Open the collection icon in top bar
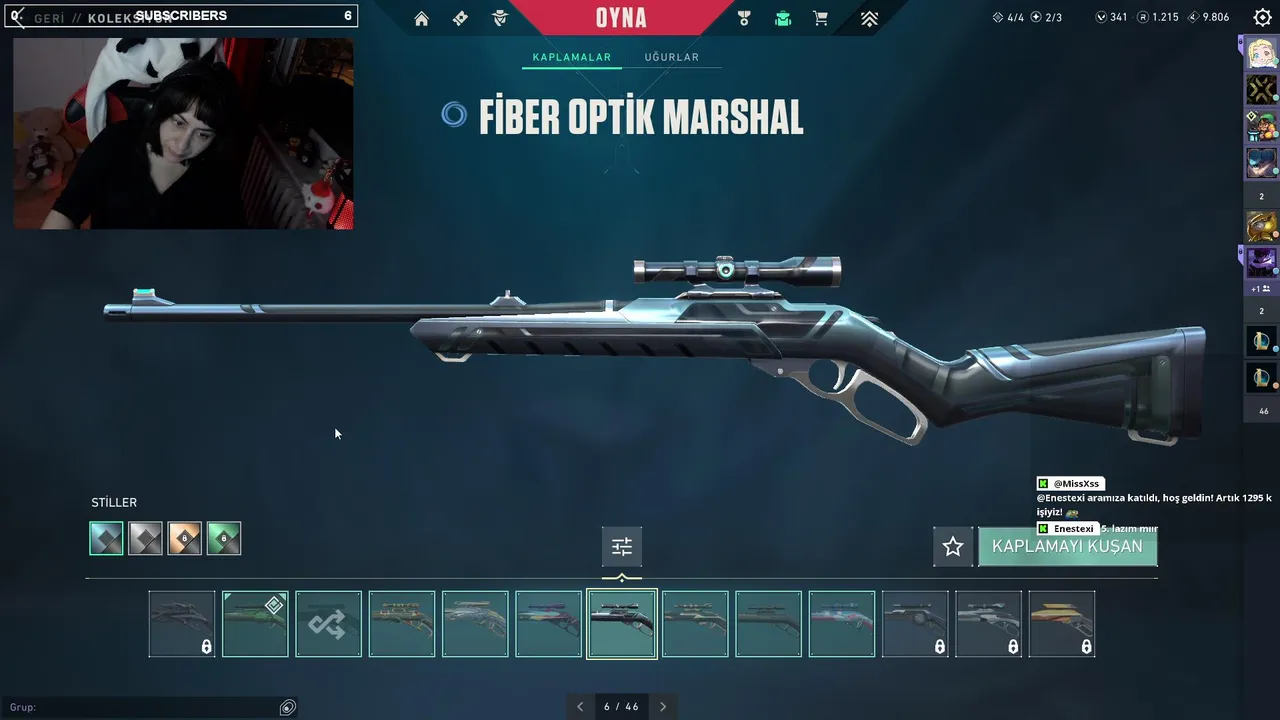The height and width of the screenshot is (720, 1280). coord(782,18)
